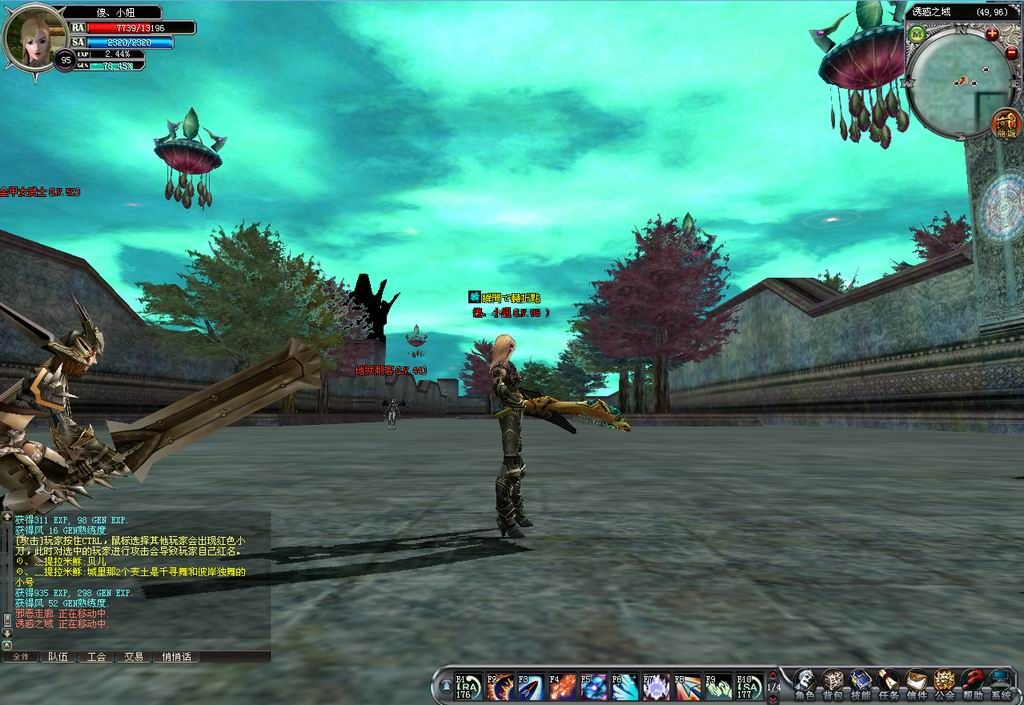This screenshot has width=1024, height=705.
Task: Use the F1 RA potion slot
Action: [469, 686]
